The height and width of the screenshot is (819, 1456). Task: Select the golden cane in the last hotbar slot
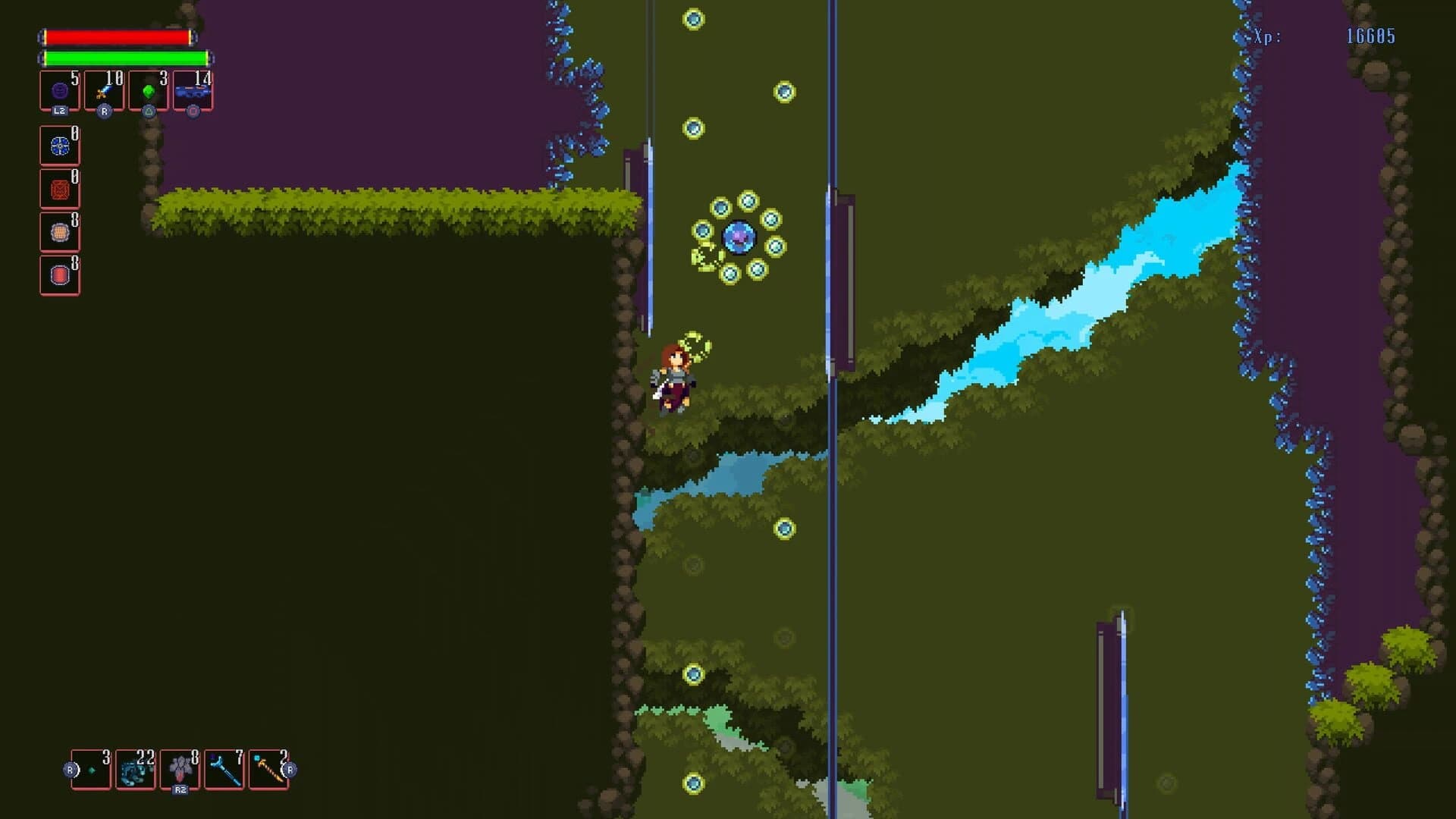[x=270, y=769]
